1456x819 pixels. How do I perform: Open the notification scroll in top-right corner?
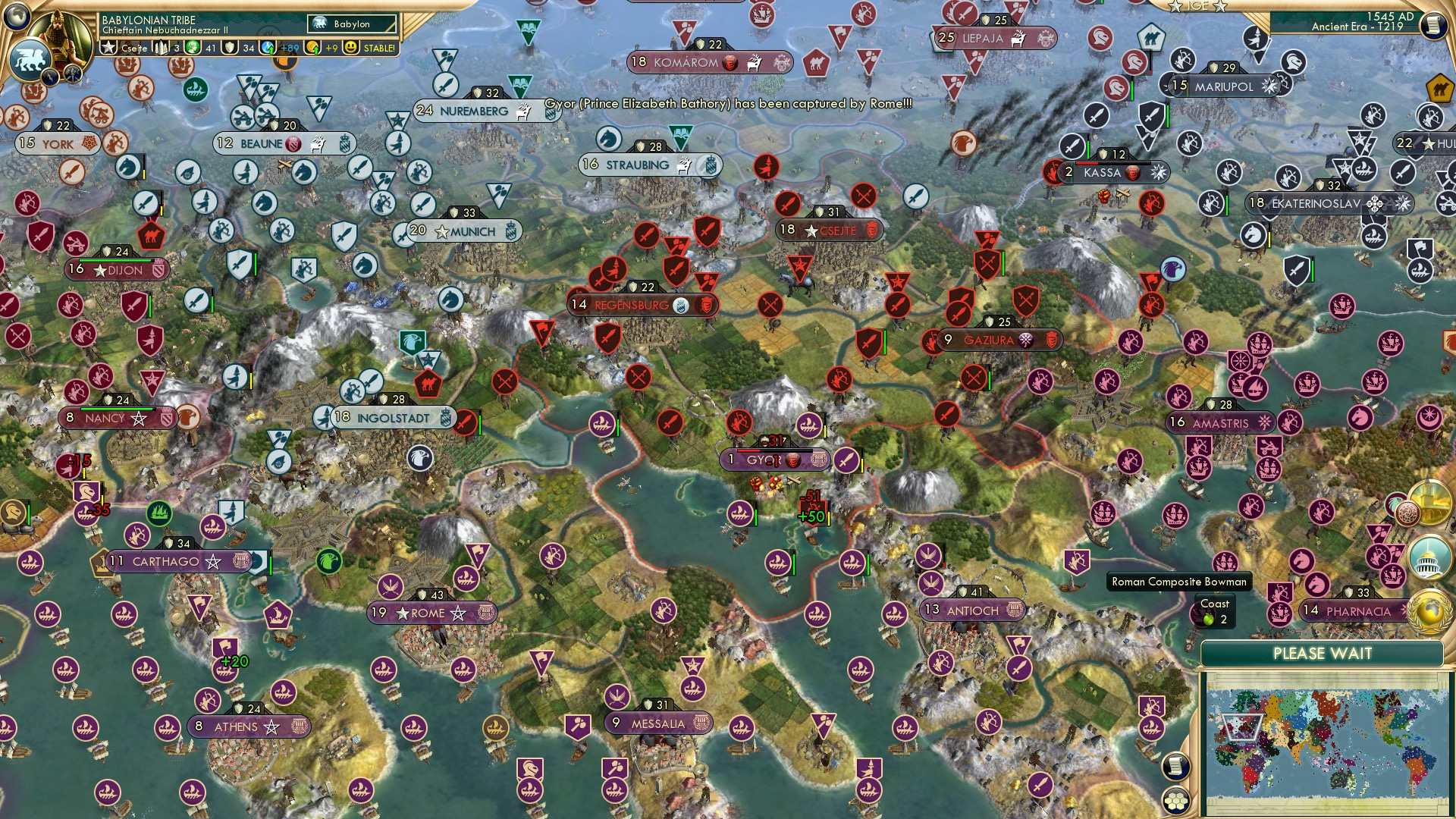tap(1435, 25)
